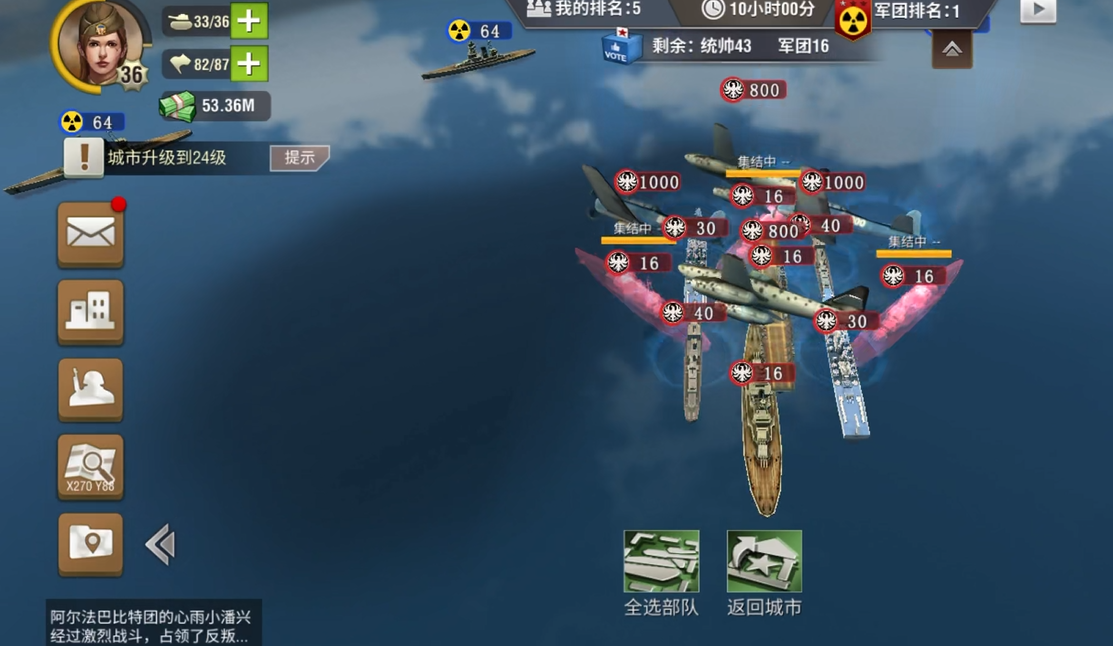Collapse the left side menu arrow
The width and height of the screenshot is (1113, 646).
tap(160, 545)
